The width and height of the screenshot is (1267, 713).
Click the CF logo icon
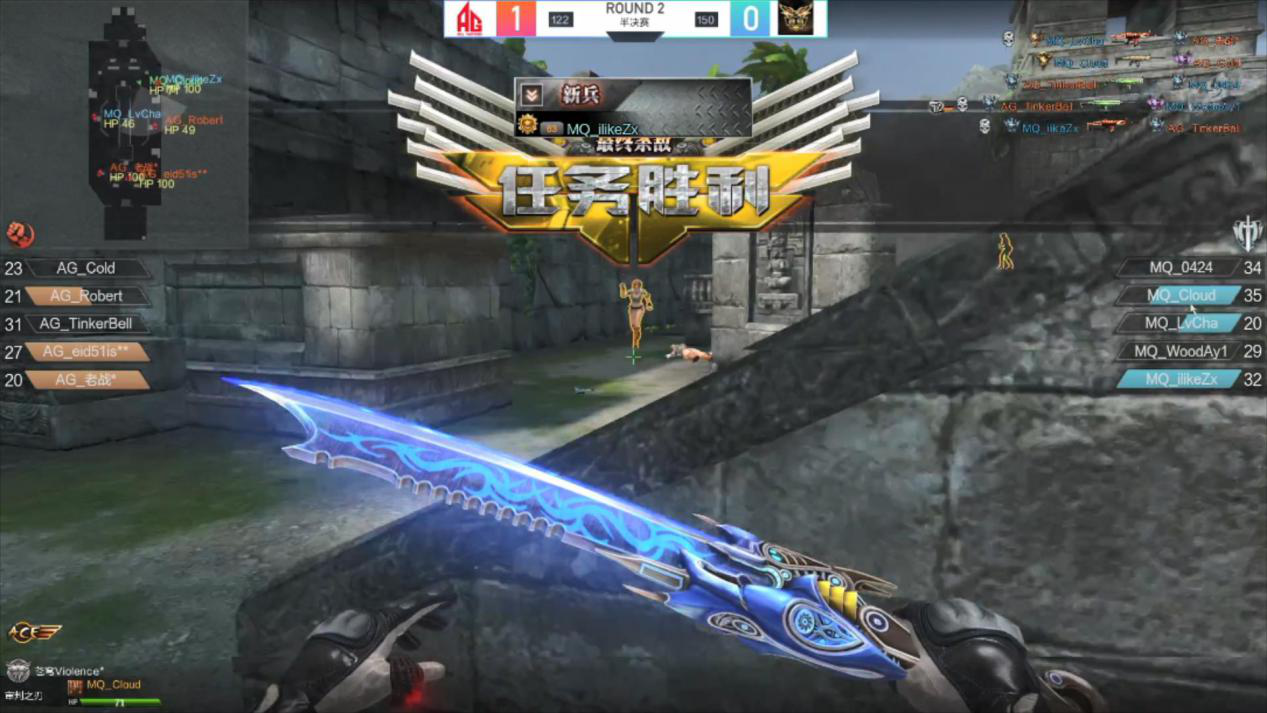click(x=34, y=632)
